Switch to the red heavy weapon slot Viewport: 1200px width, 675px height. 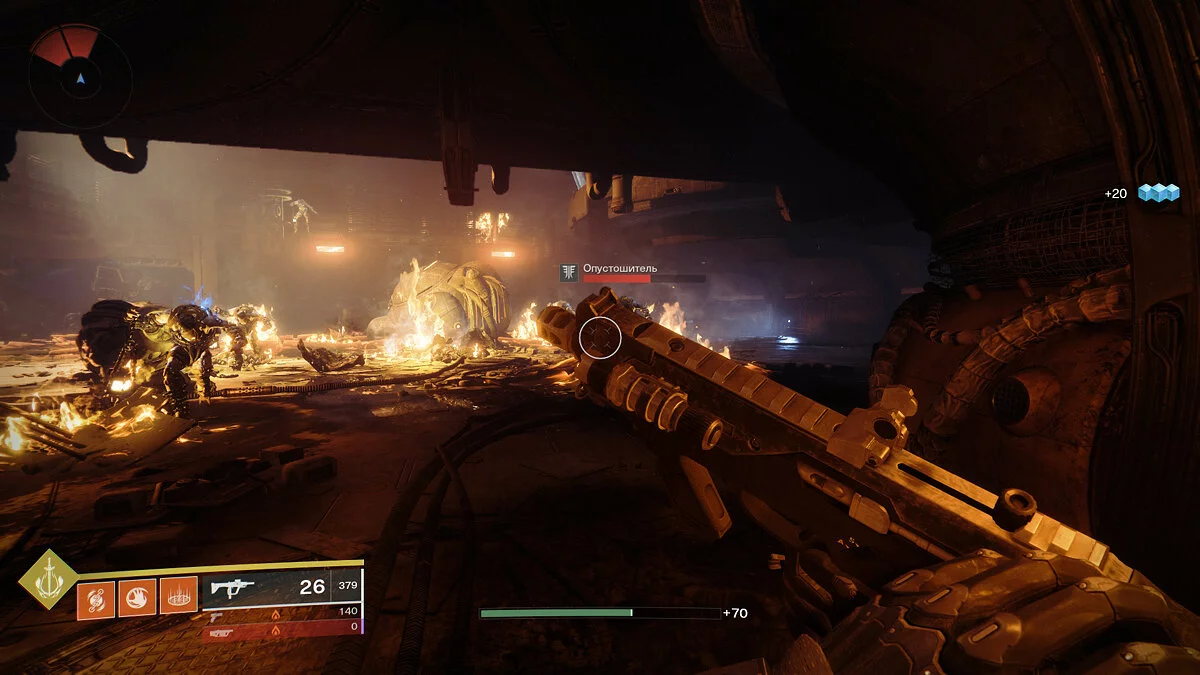(281, 629)
